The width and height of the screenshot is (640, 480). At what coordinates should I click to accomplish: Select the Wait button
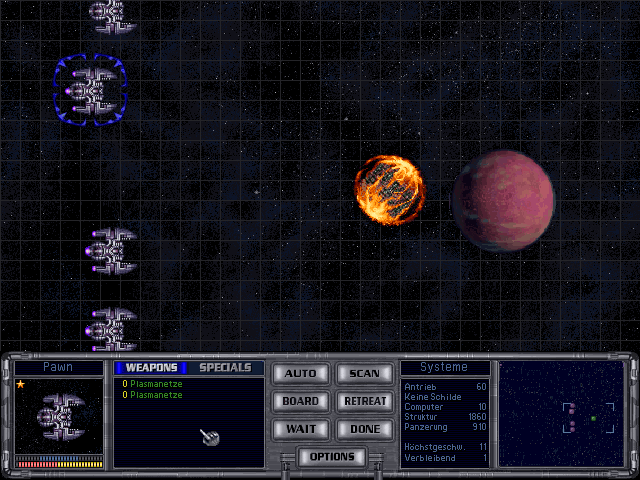tap(300, 428)
